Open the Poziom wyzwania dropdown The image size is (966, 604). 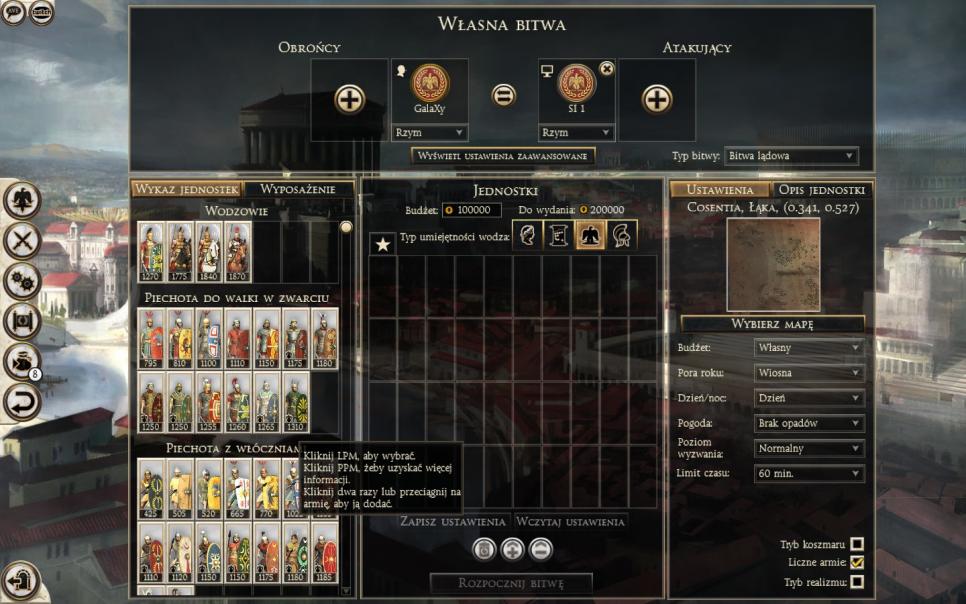[808, 448]
